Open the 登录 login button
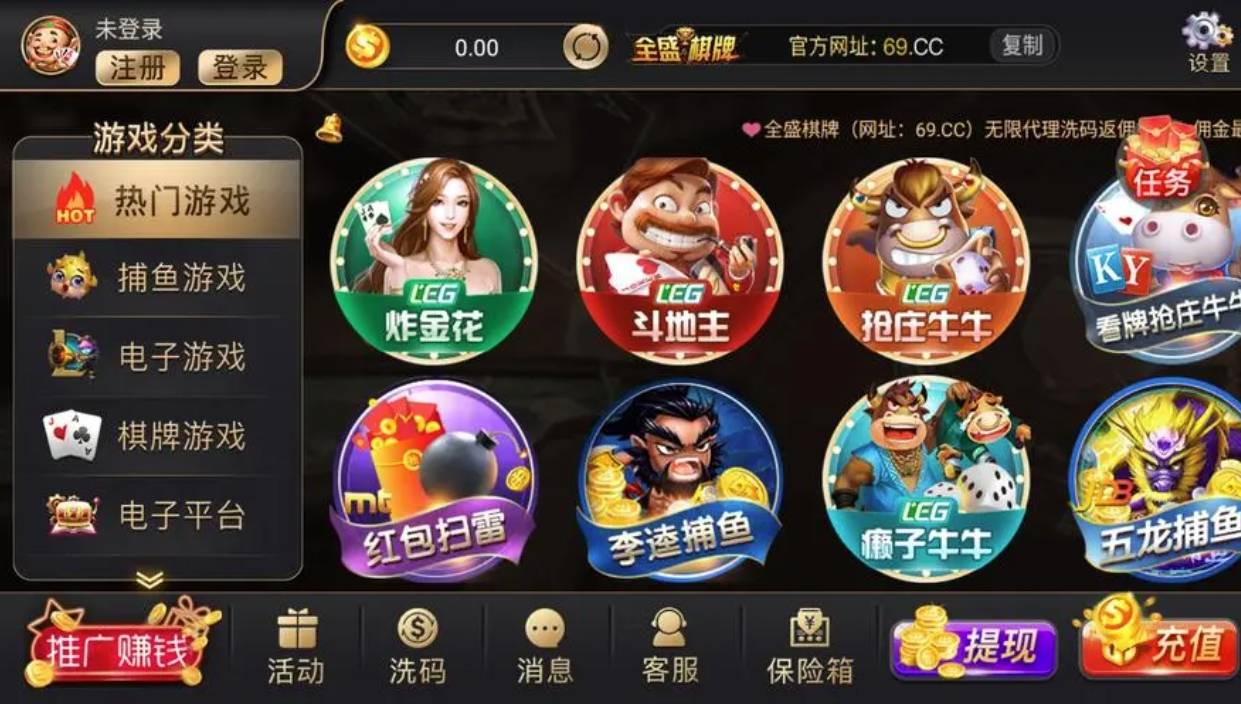Viewport: 1241px width, 704px height. 240,67
